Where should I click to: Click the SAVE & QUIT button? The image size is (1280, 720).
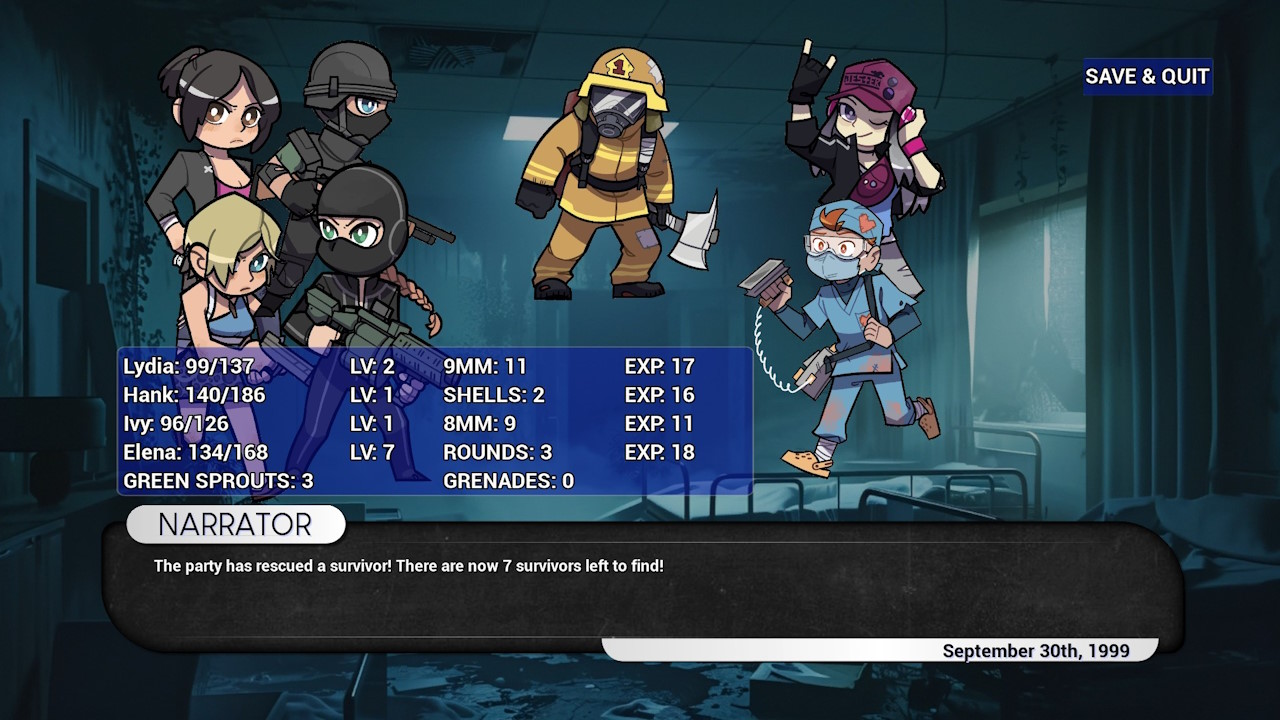(1146, 77)
